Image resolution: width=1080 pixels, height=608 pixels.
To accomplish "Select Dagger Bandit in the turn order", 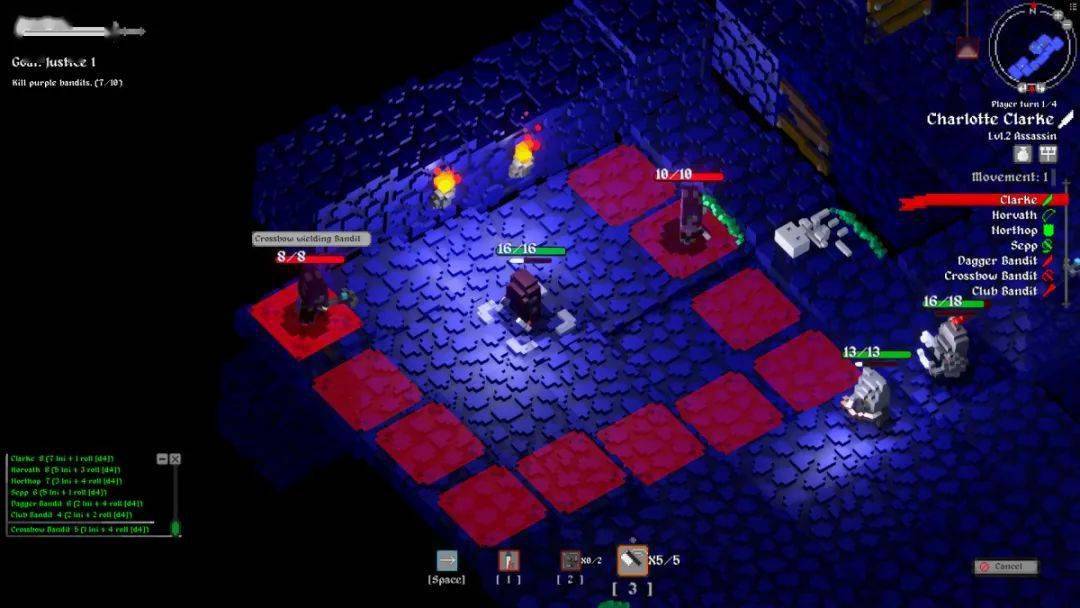I will [997, 260].
